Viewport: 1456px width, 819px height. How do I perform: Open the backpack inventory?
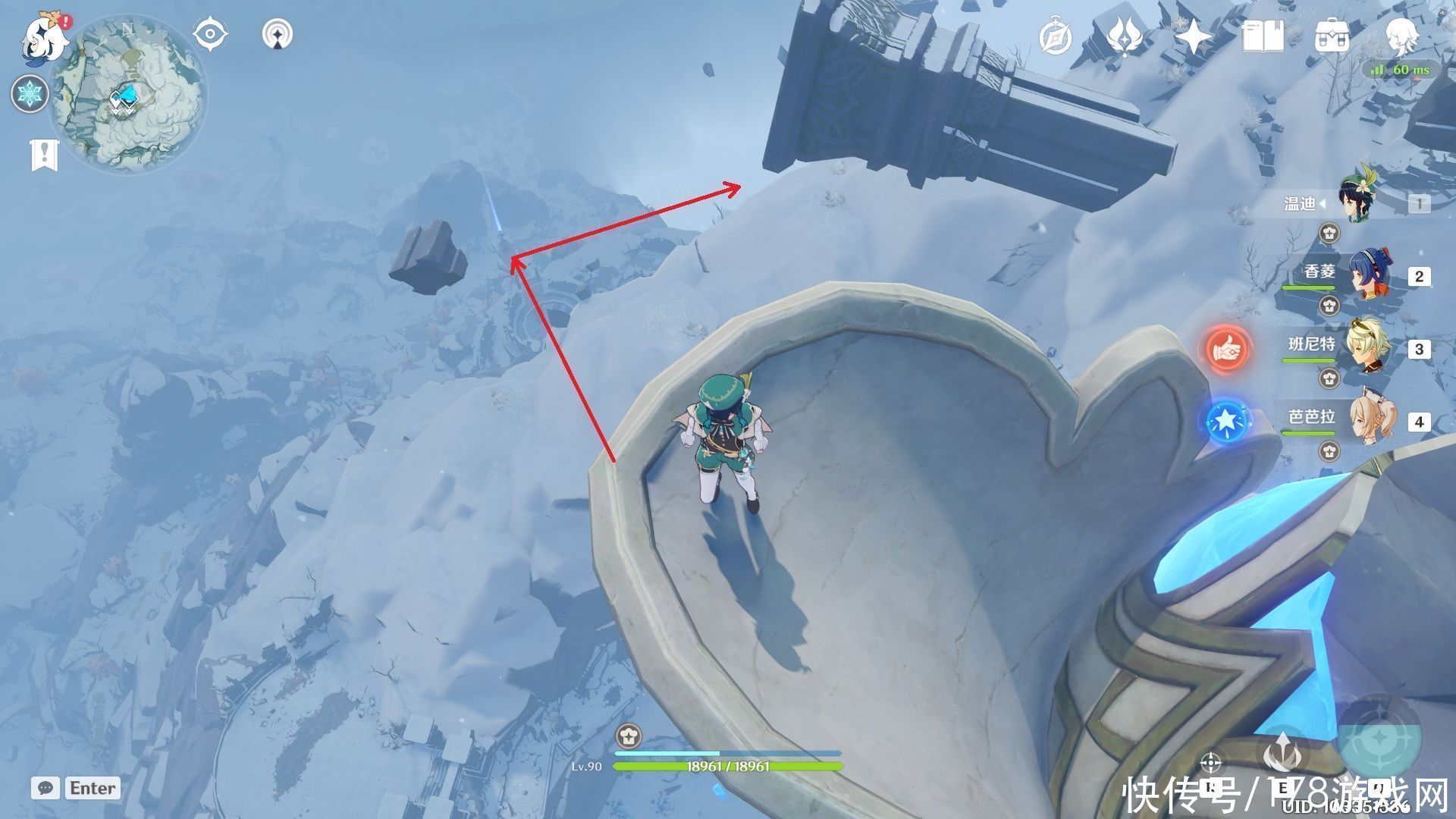click(x=1332, y=36)
